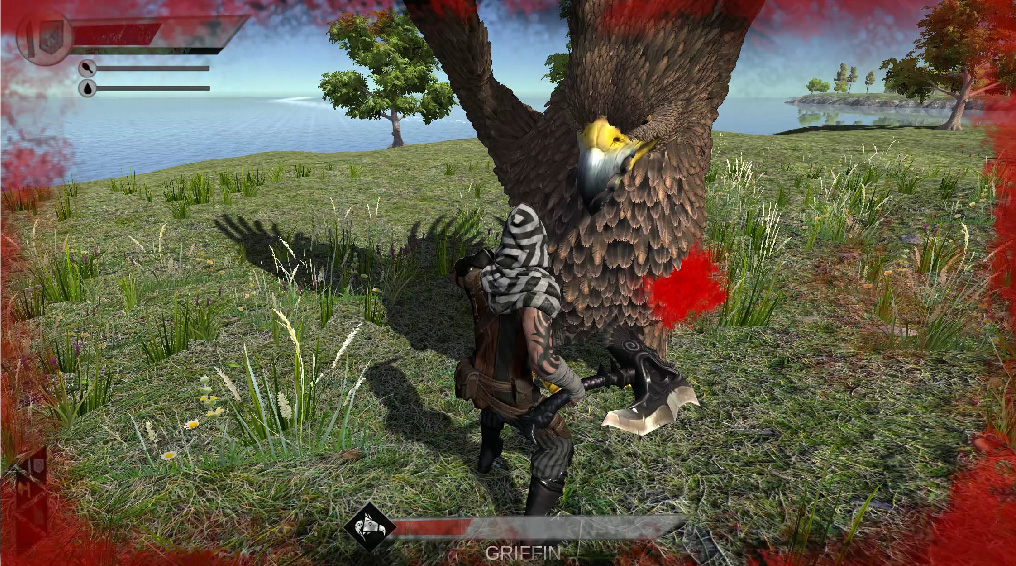Select the hunger drumstick icon
The width and height of the screenshot is (1016, 566).
(x=88, y=68)
